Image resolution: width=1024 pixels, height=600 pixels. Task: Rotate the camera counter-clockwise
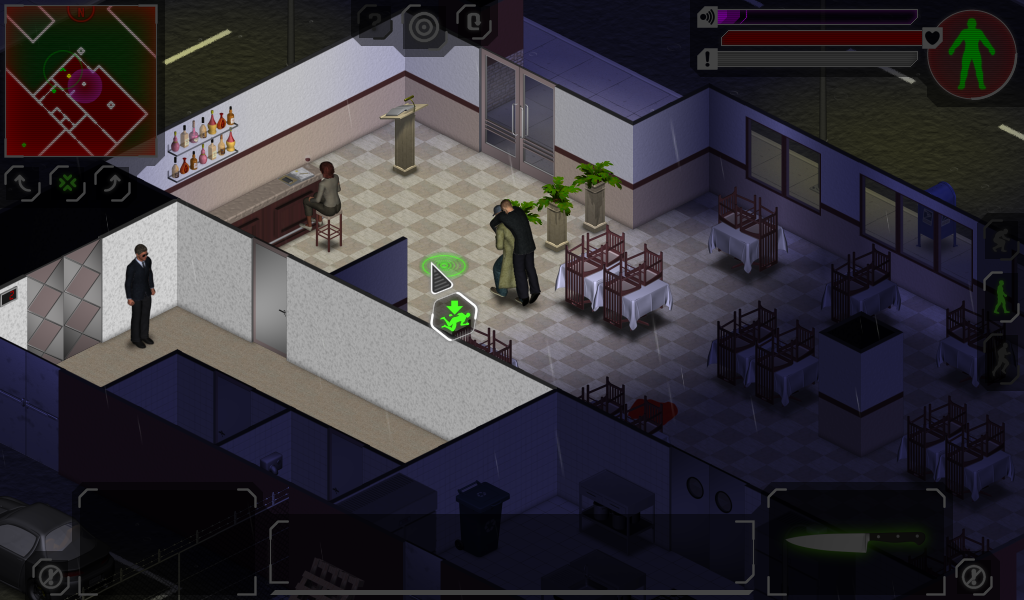[x=22, y=184]
